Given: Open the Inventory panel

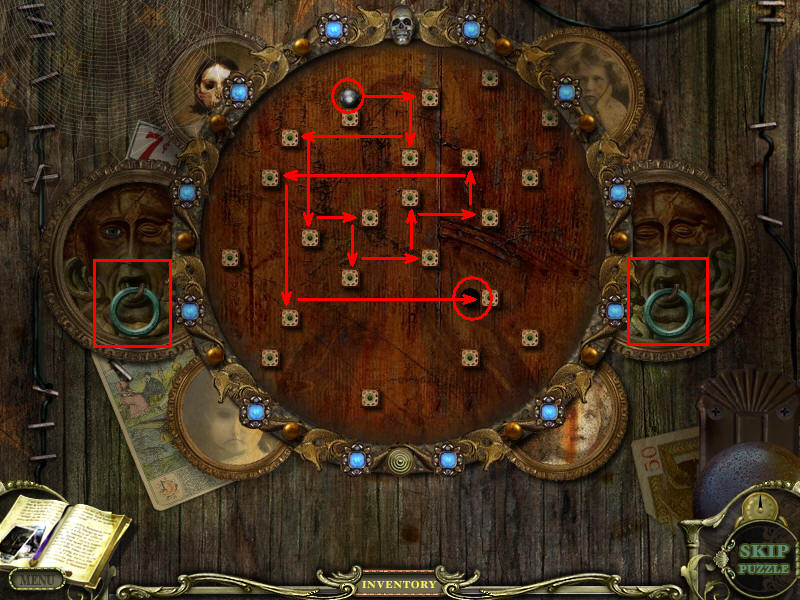Looking at the screenshot, I should 399,584.
